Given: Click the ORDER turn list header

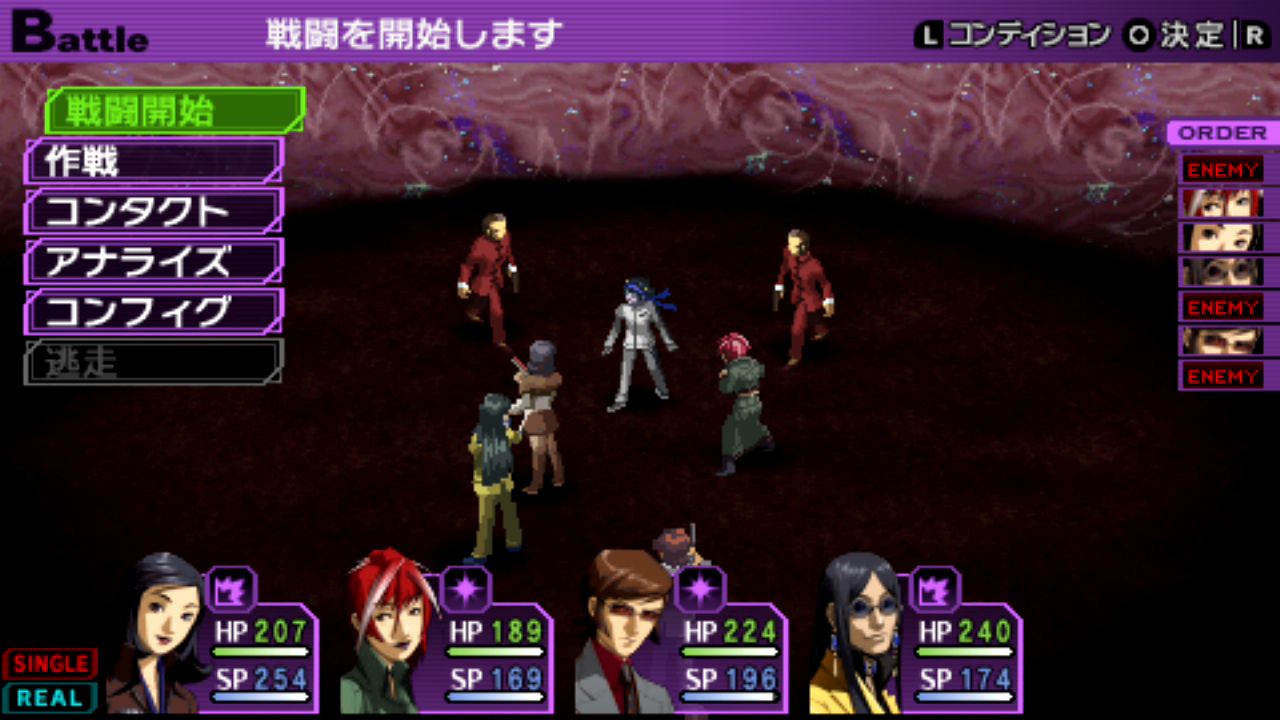Looking at the screenshot, I should coord(1221,133).
